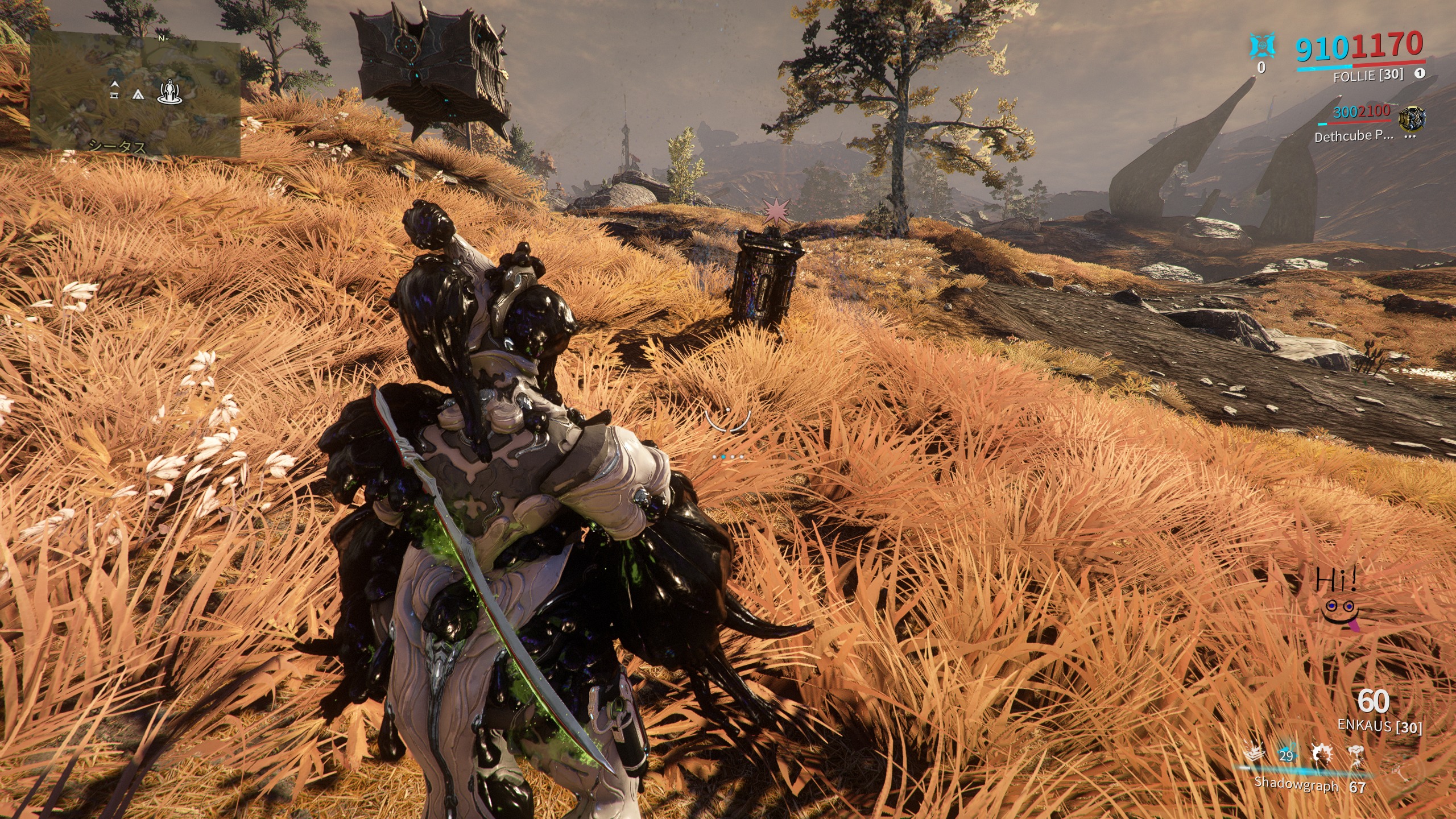
Task: Activate the splash-on-layers first ability
Action: 1255,754
